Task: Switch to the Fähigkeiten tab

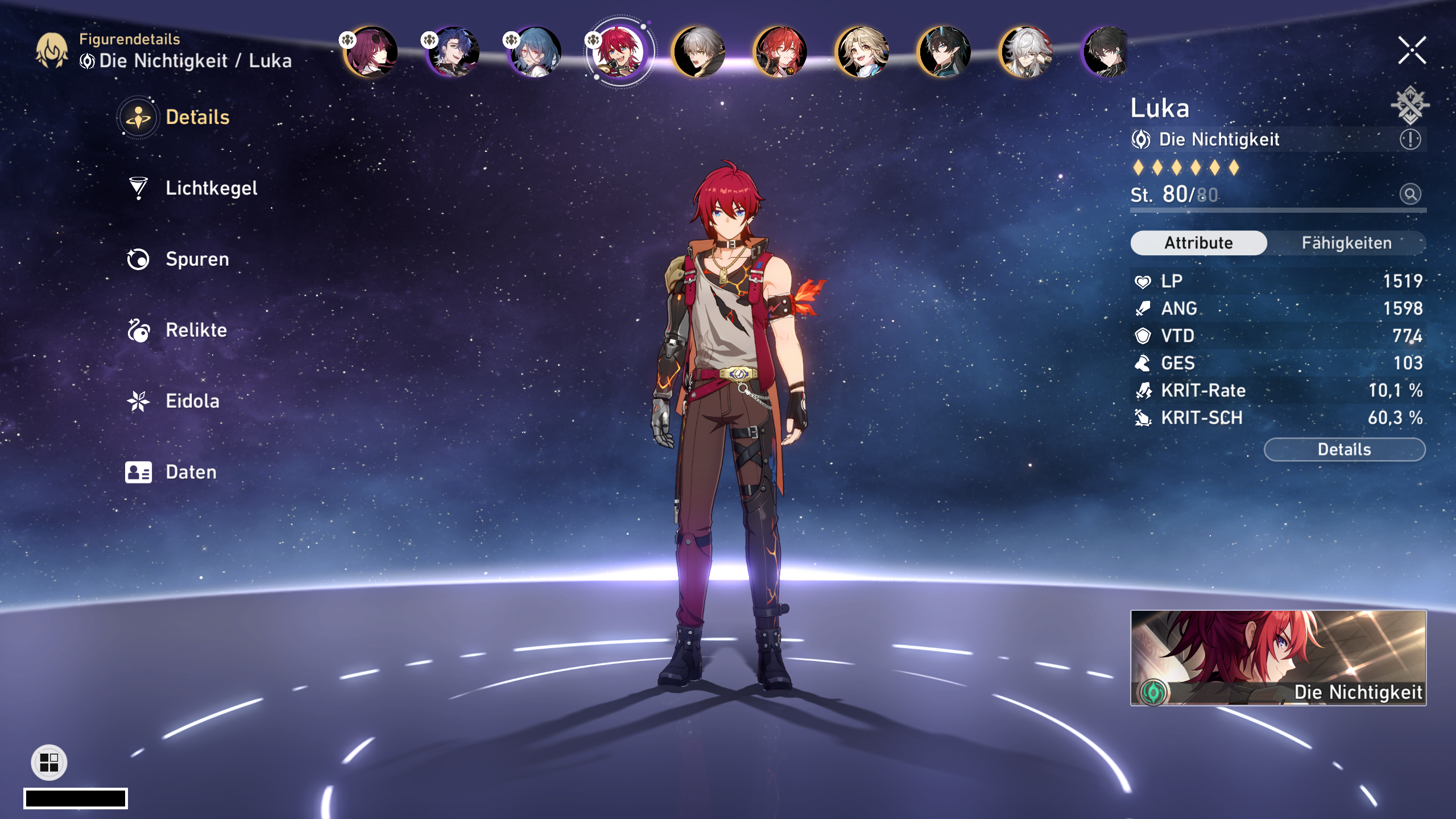Action: pos(1346,243)
